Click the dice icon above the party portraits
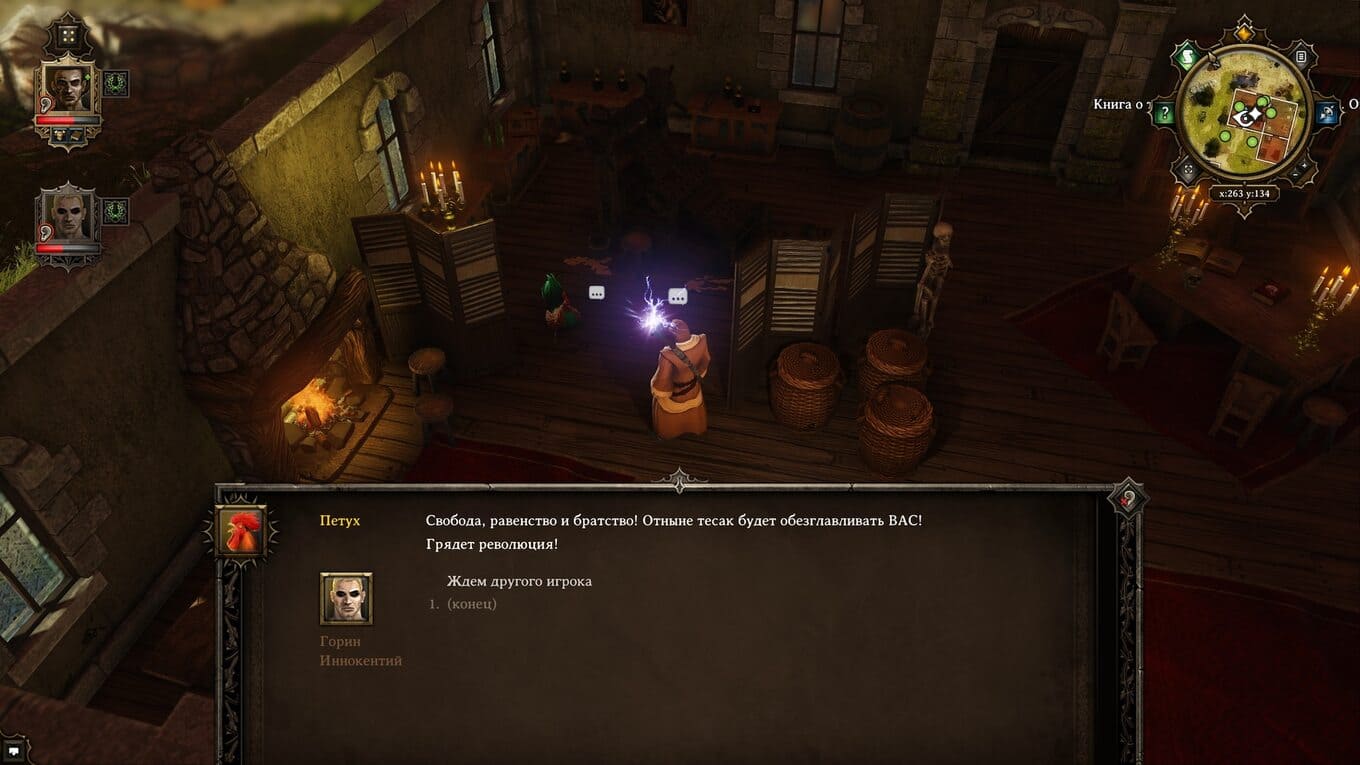This screenshot has height=765, width=1360. click(x=68, y=37)
